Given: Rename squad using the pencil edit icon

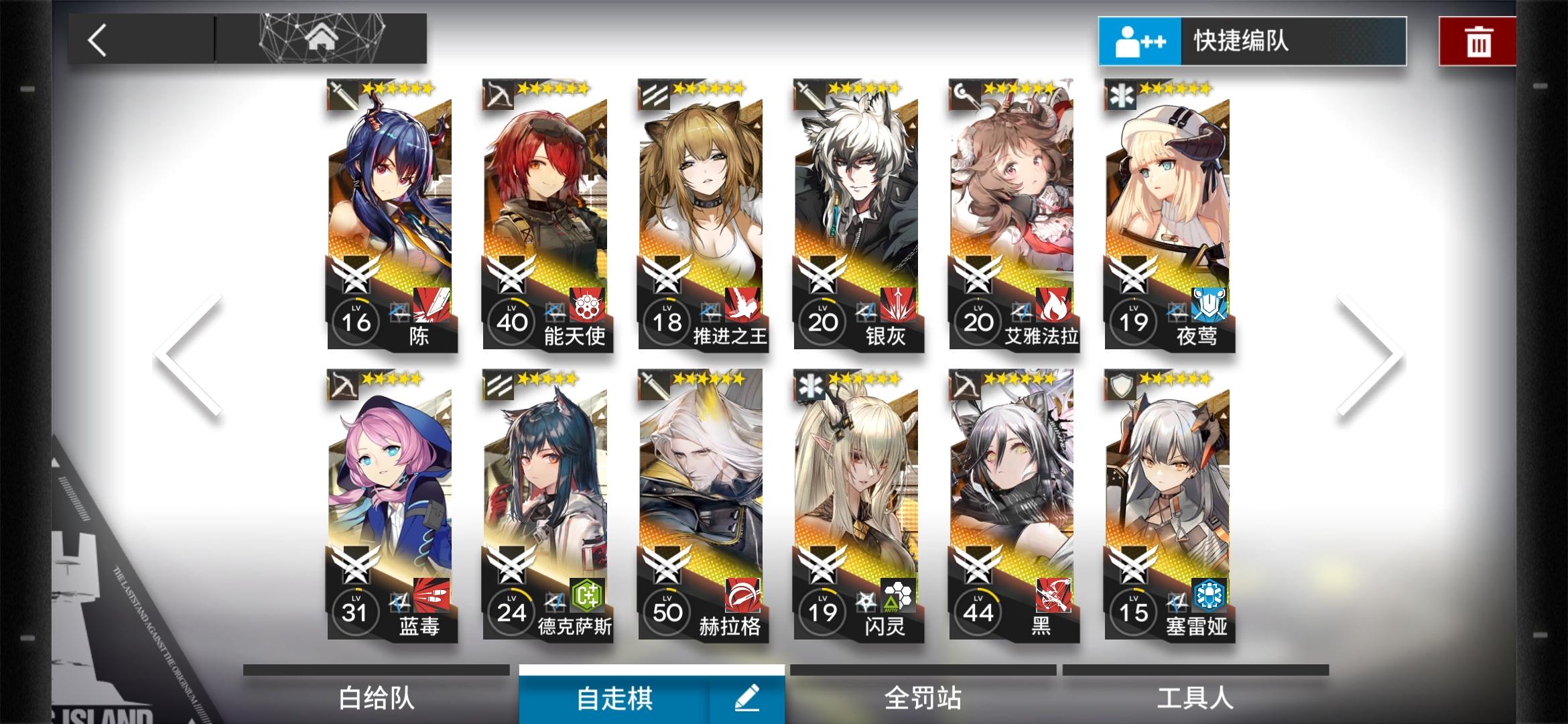Looking at the screenshot, I should point(746,699).
